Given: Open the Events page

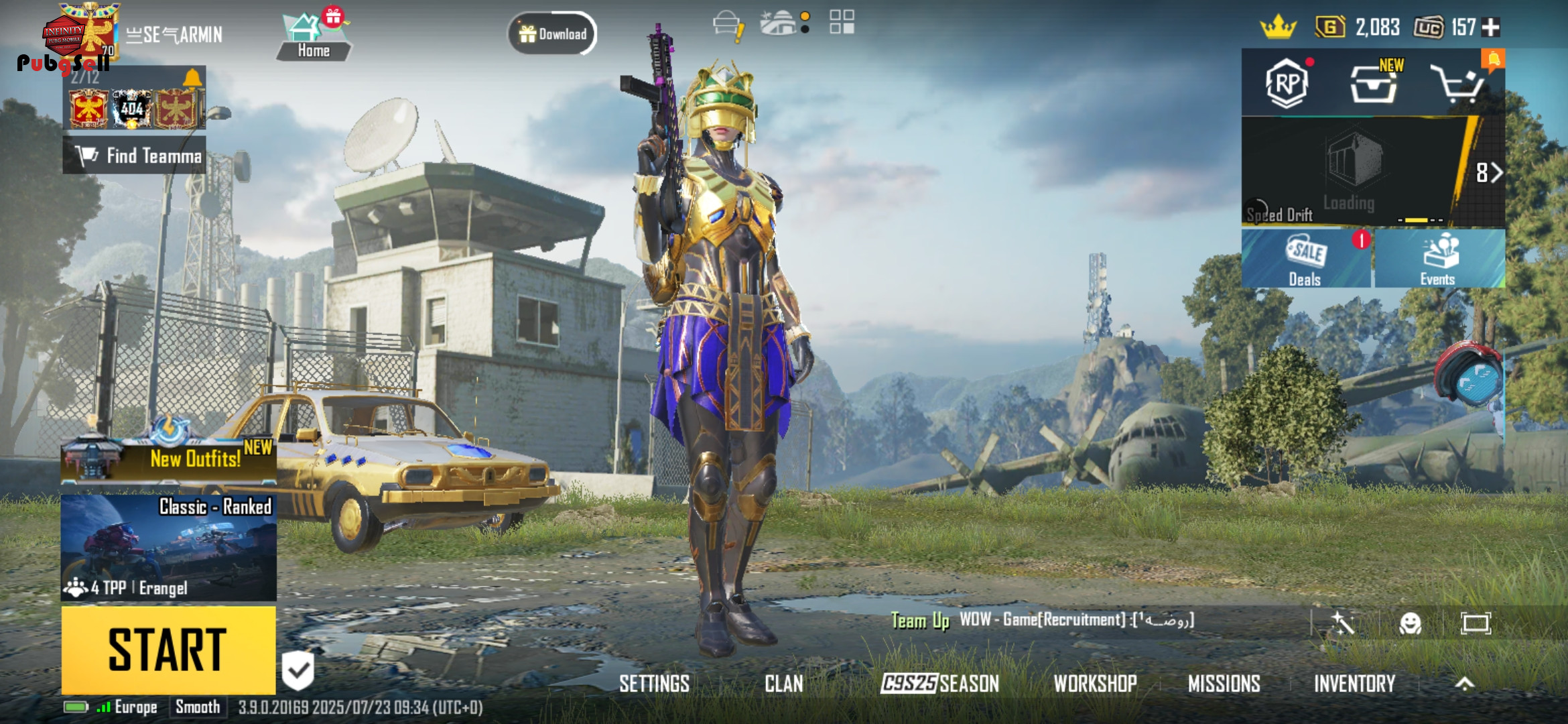Looking at the screenshot, I should point(1438,259).
